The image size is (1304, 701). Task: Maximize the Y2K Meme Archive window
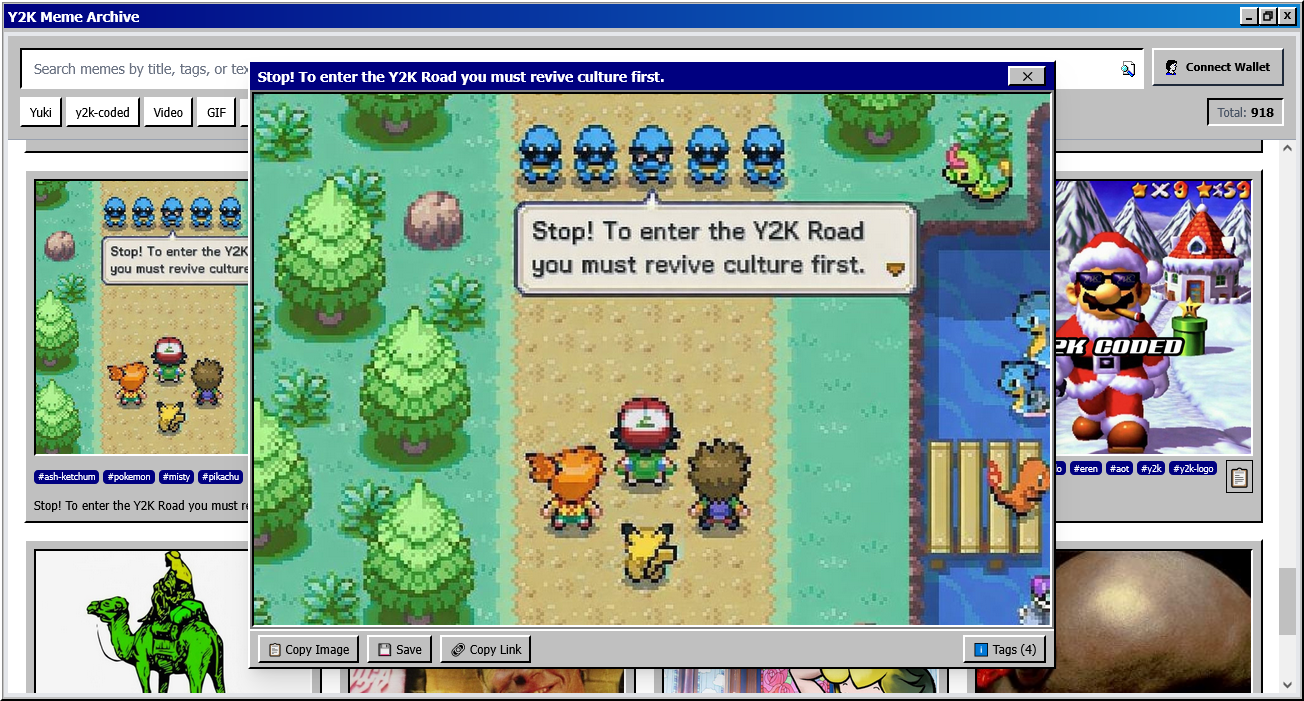(1268, 16)
